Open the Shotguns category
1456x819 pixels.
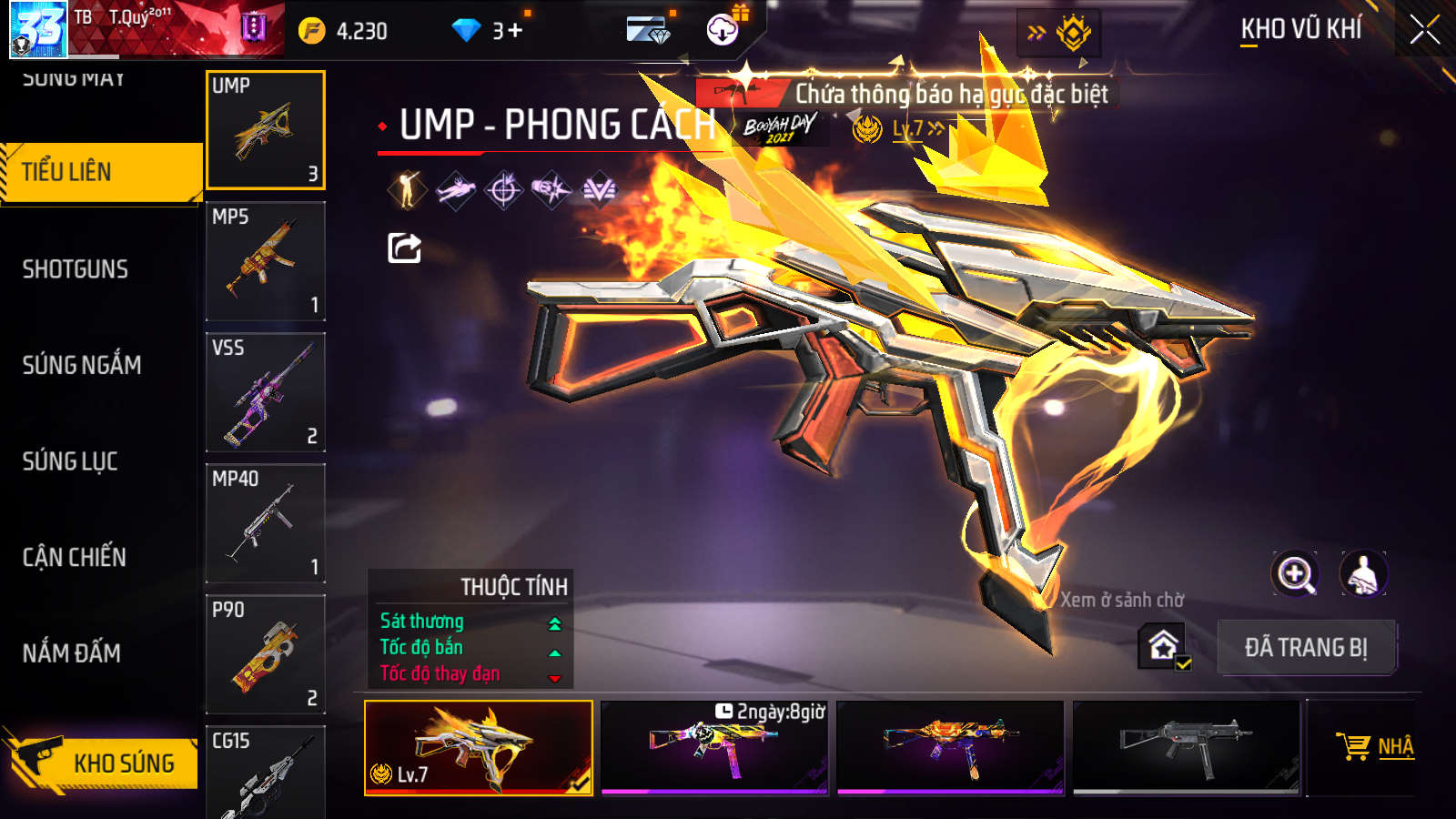[76, 269]
